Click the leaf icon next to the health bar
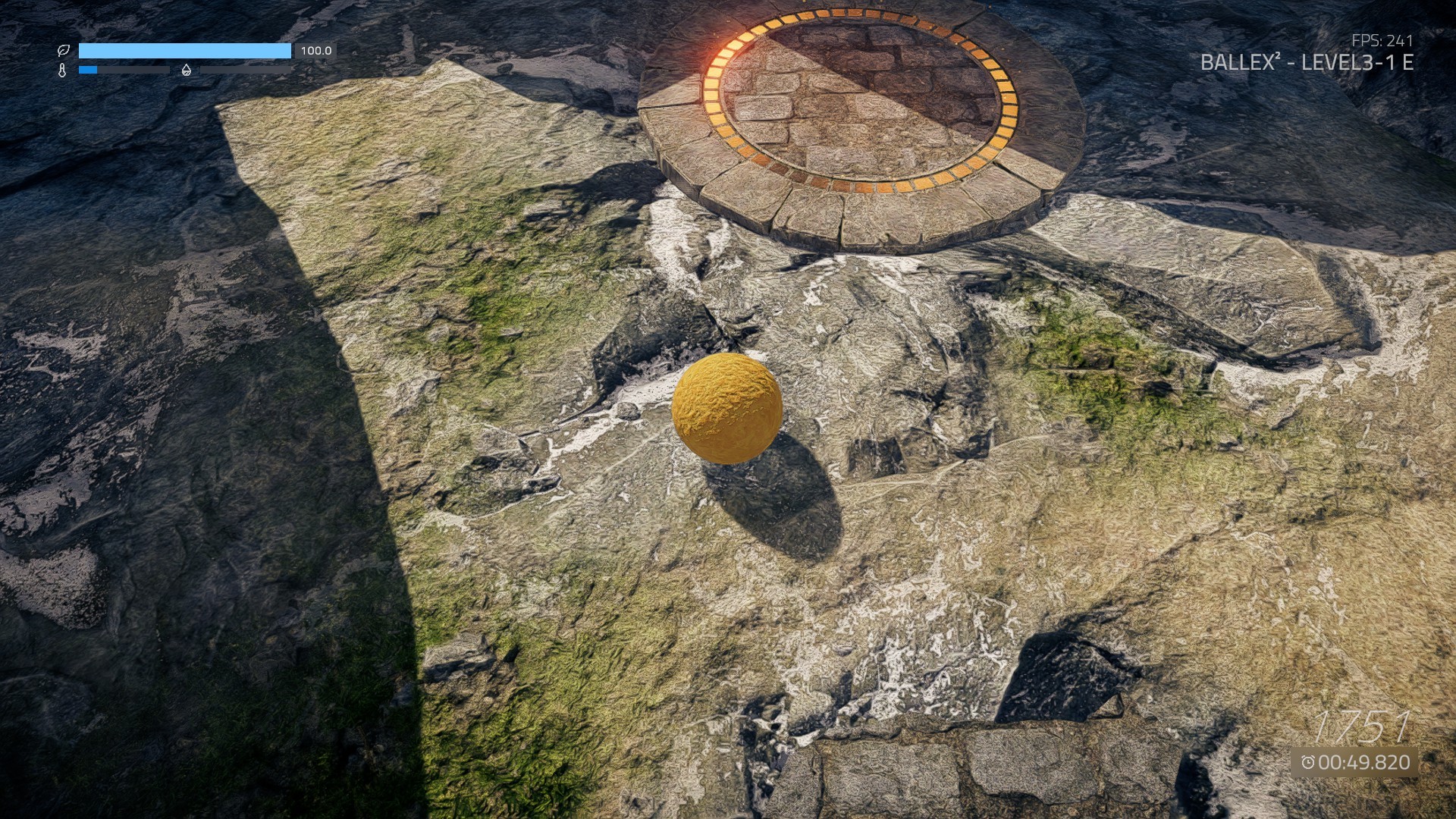This screenshot has height=819, width=1456. tap(64, 50)
